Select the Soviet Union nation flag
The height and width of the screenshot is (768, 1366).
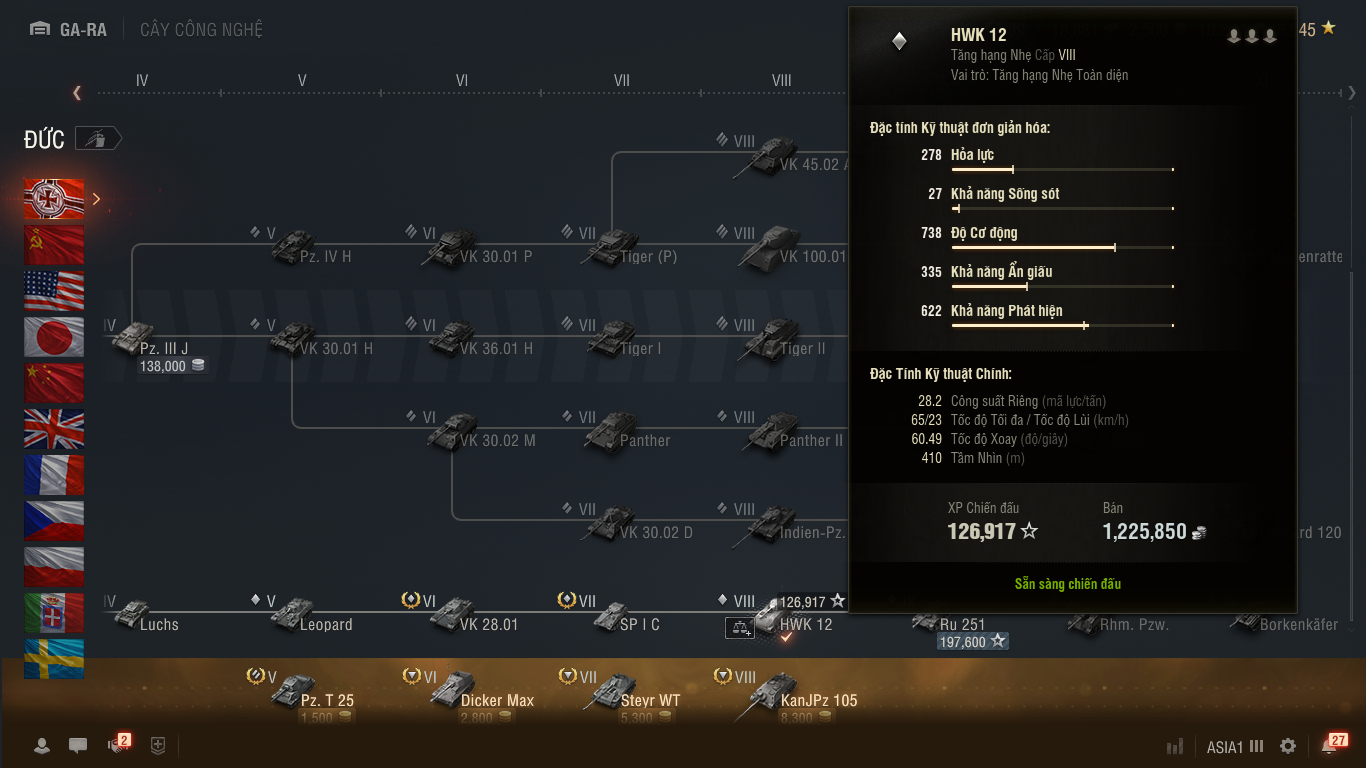[54, 245]
